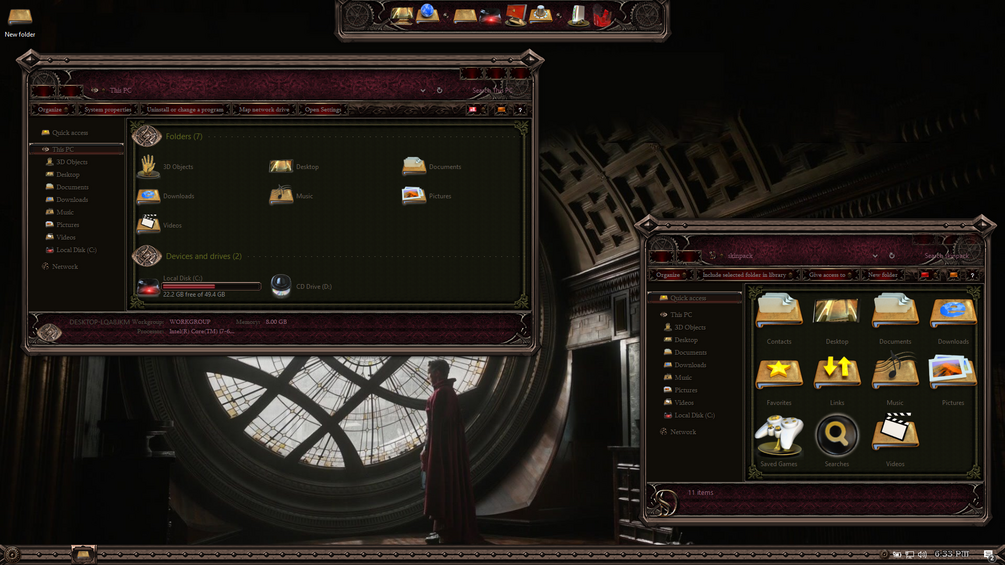The width and height of the screenshot is (1005, 565).
Task: Expand Devices and drives group header
Action: [203, 257]
